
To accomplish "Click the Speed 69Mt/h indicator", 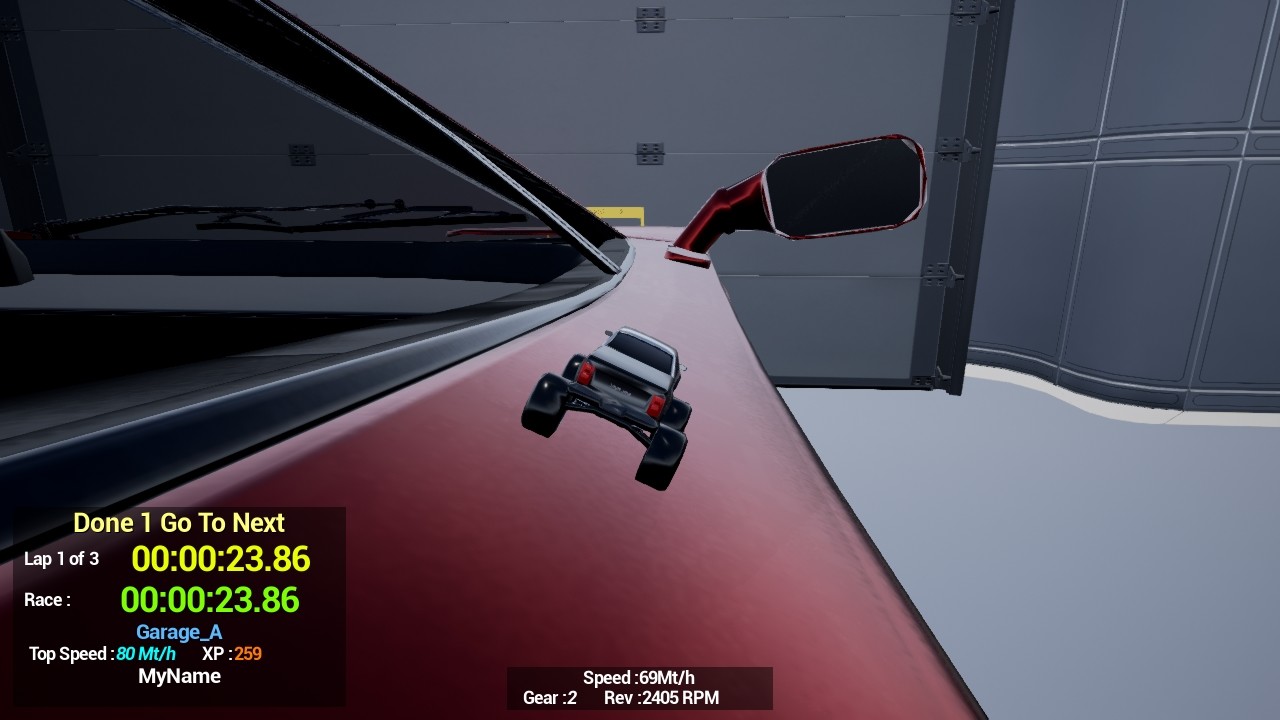I will coord(638,677).
